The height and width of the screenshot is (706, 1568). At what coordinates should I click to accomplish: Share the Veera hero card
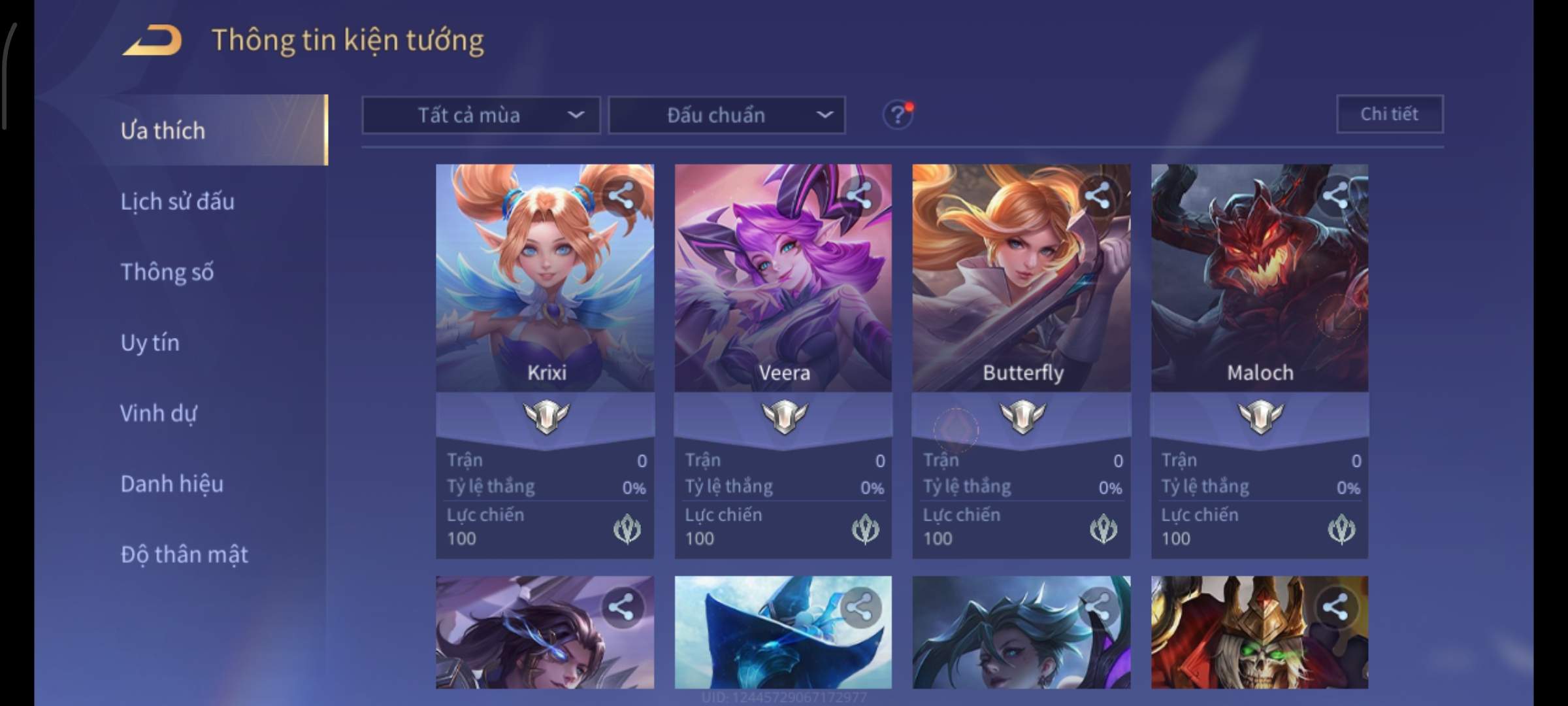(x=859, y=195)
